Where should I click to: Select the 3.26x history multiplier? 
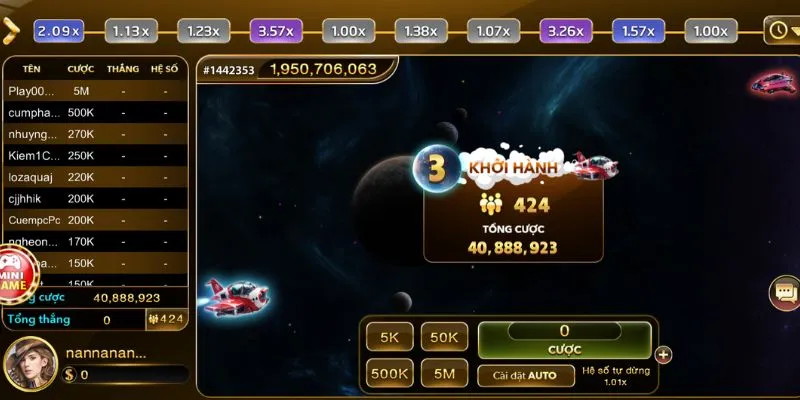tap(565, 31)
